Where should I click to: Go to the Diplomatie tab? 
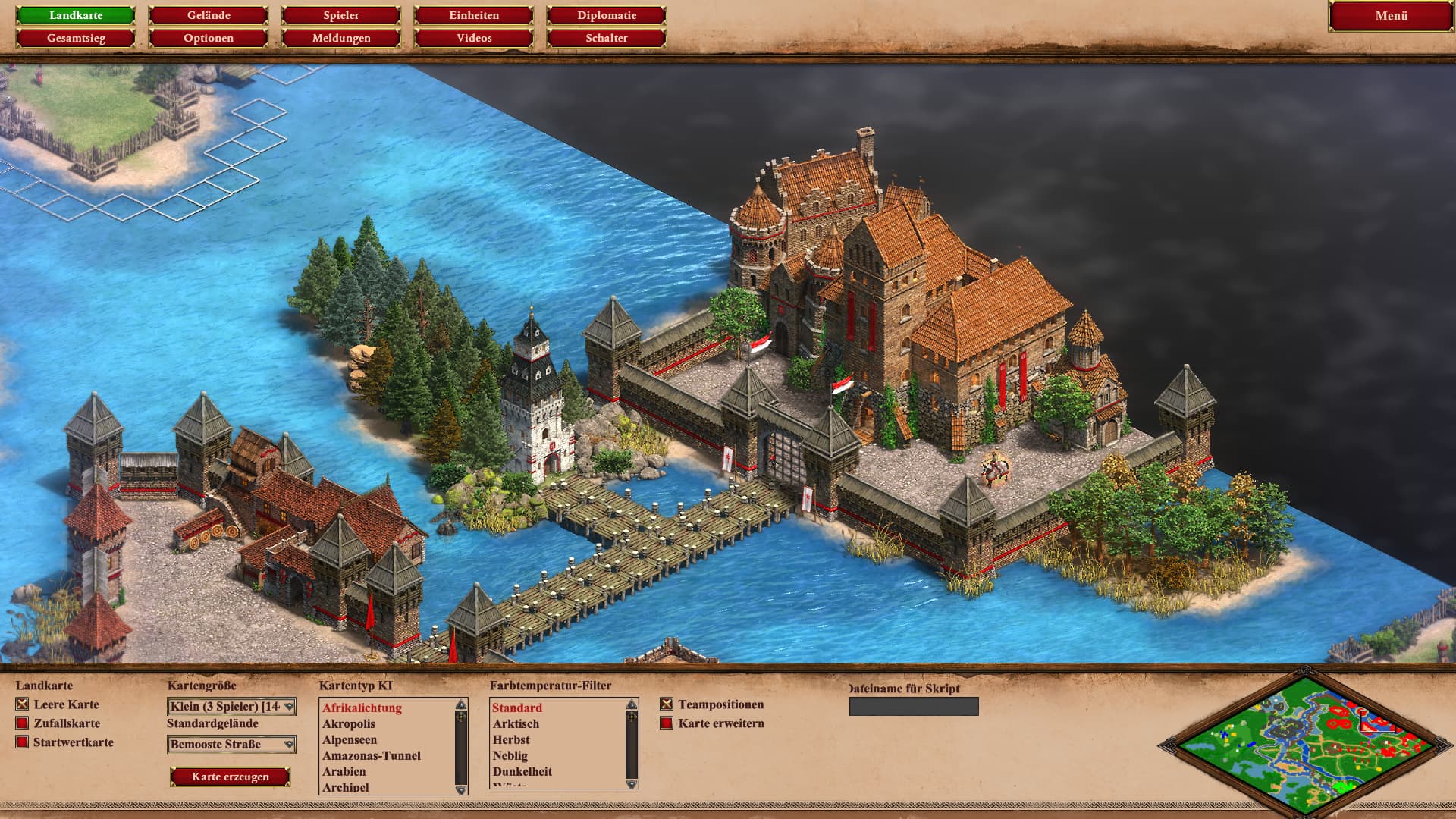coord(607,15)
